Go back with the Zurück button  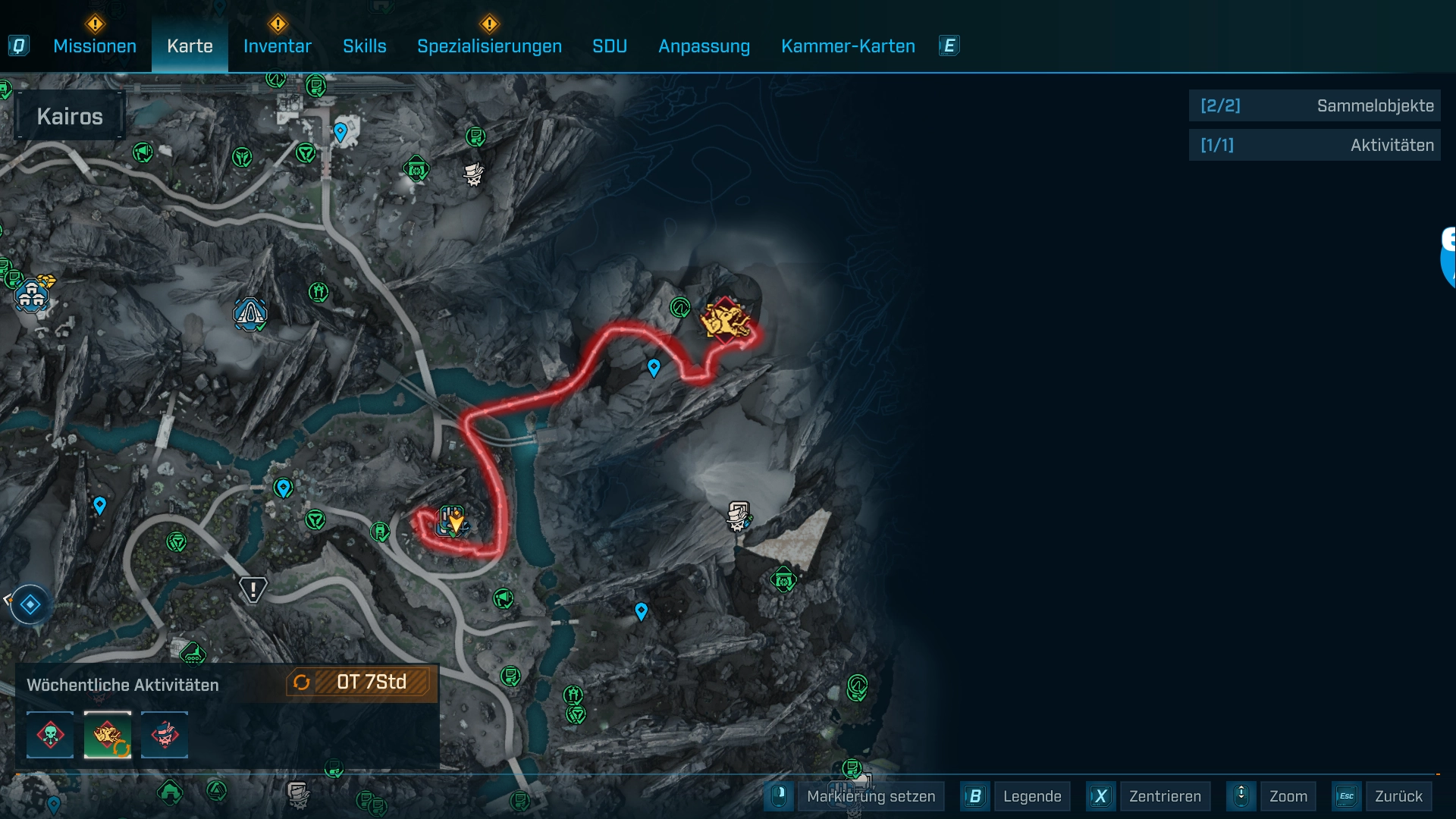click(1398, 796)
